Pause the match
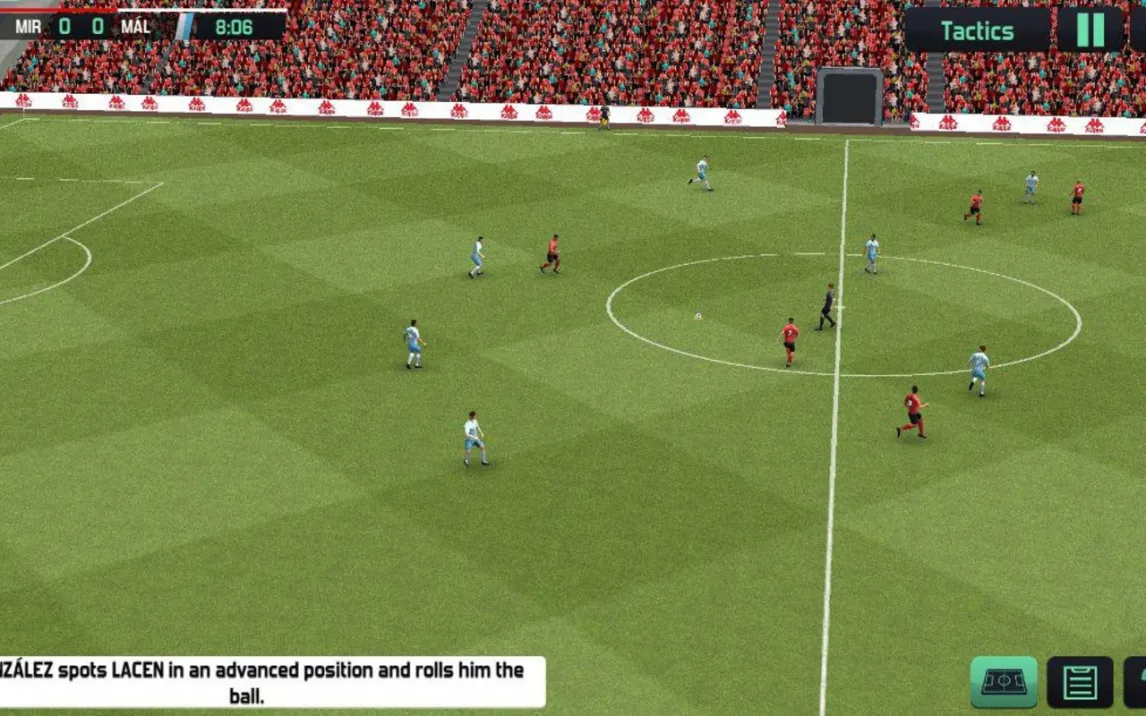Viewport: 1146px width, 716px height. (1090, 30)
